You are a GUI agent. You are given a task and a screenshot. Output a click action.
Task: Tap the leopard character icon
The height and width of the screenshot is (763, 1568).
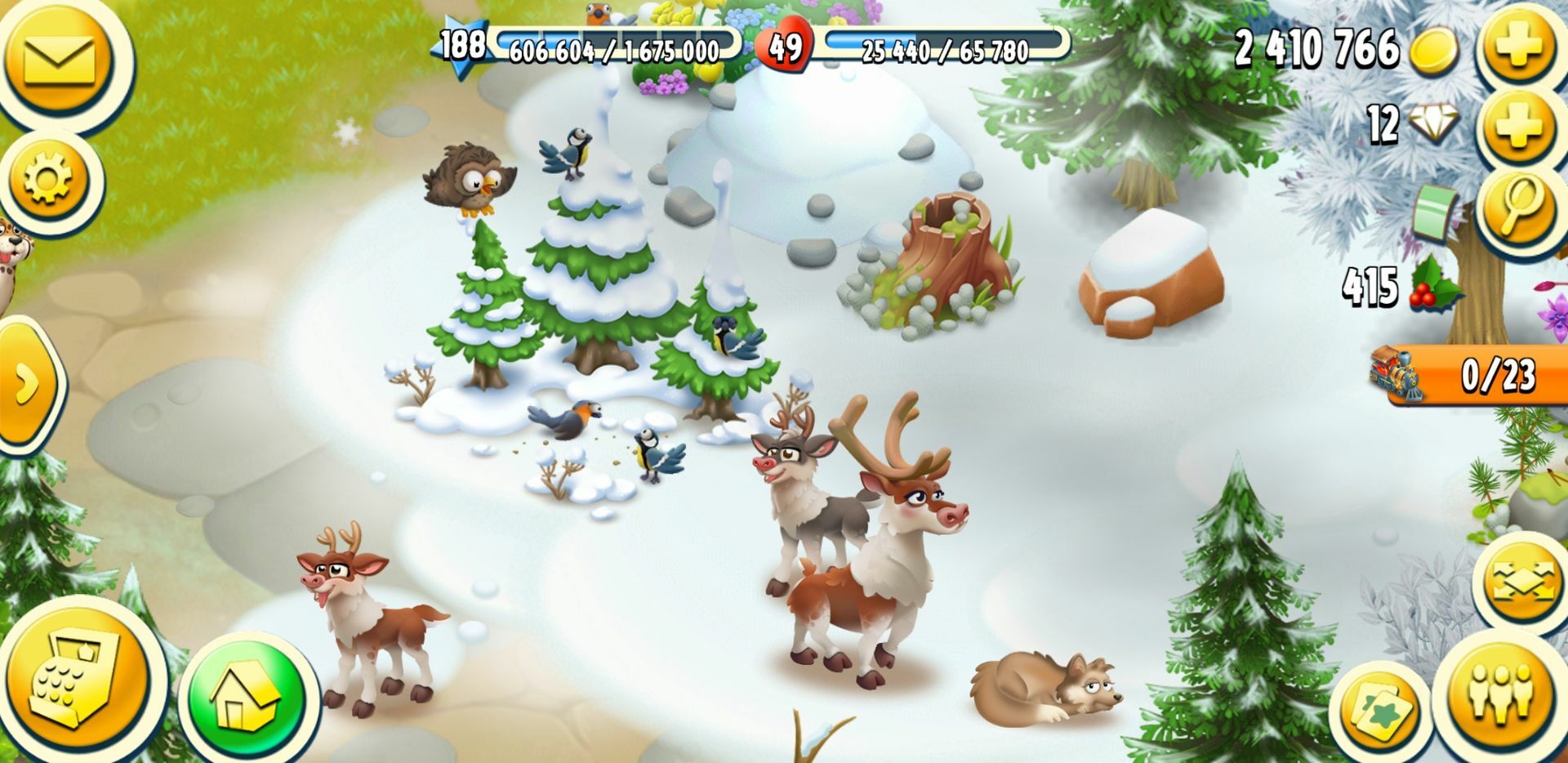click(x=8, y=245)
